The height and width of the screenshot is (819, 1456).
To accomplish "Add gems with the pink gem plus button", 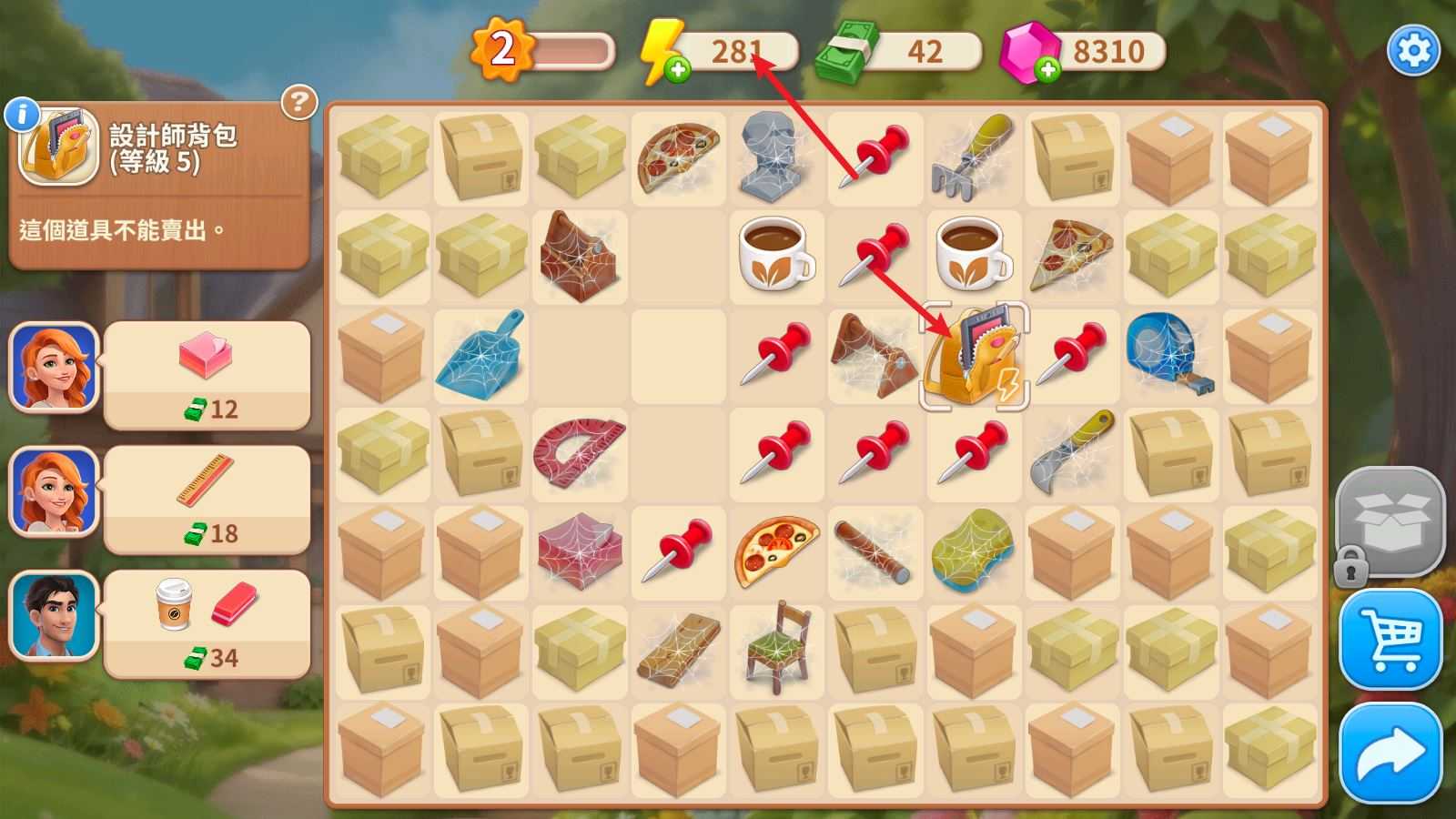I will 1047,69.
